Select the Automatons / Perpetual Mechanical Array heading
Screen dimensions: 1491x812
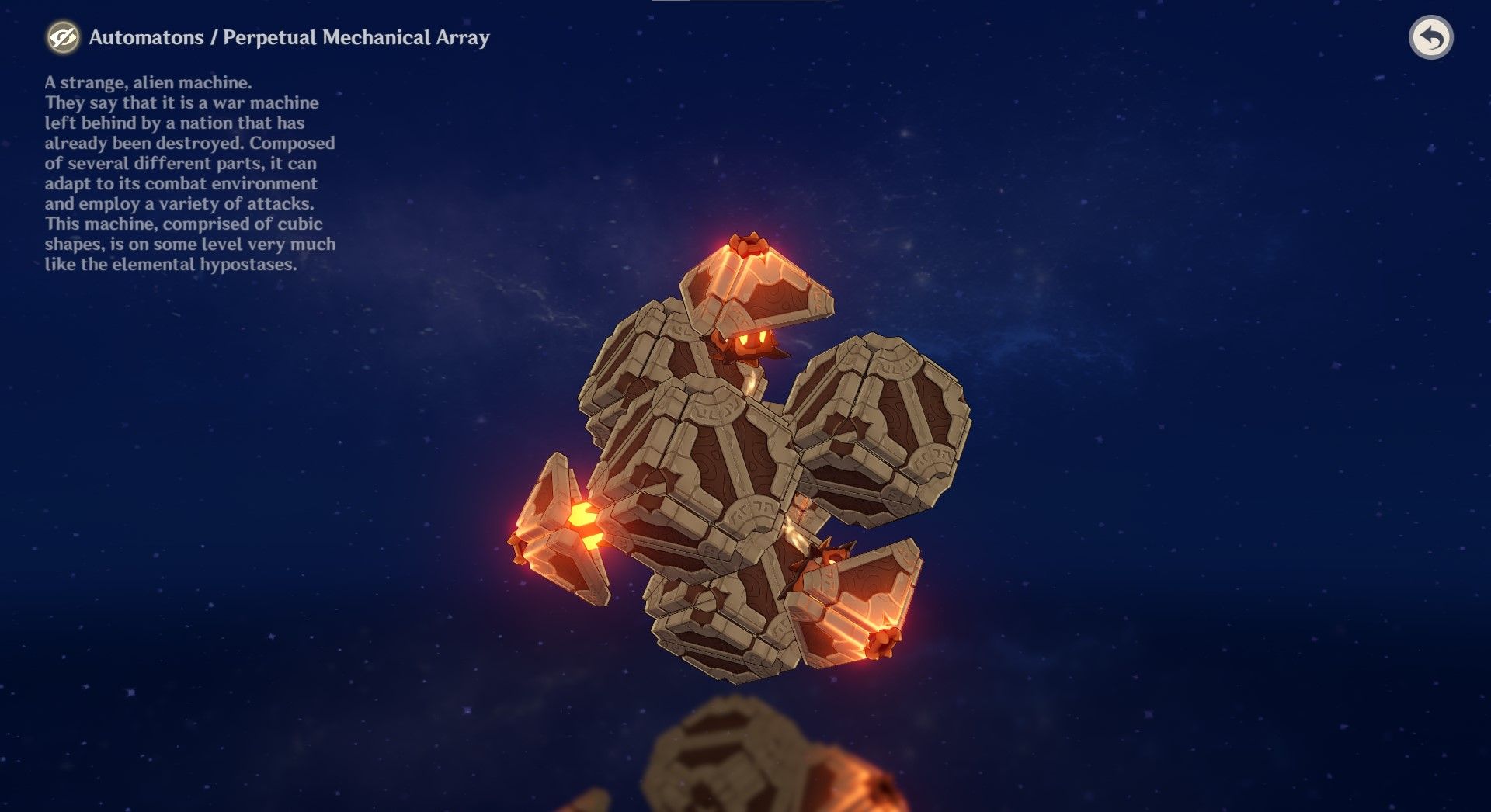(x=290, y=36)
